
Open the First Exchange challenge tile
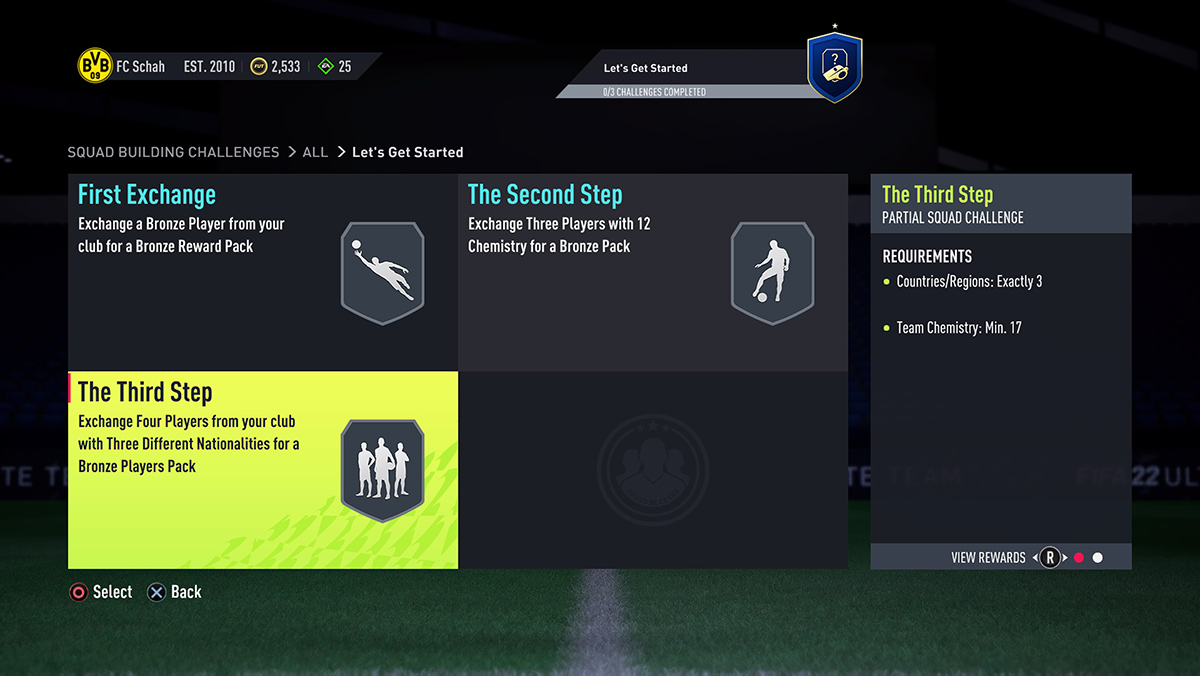[x=262, y=272]
